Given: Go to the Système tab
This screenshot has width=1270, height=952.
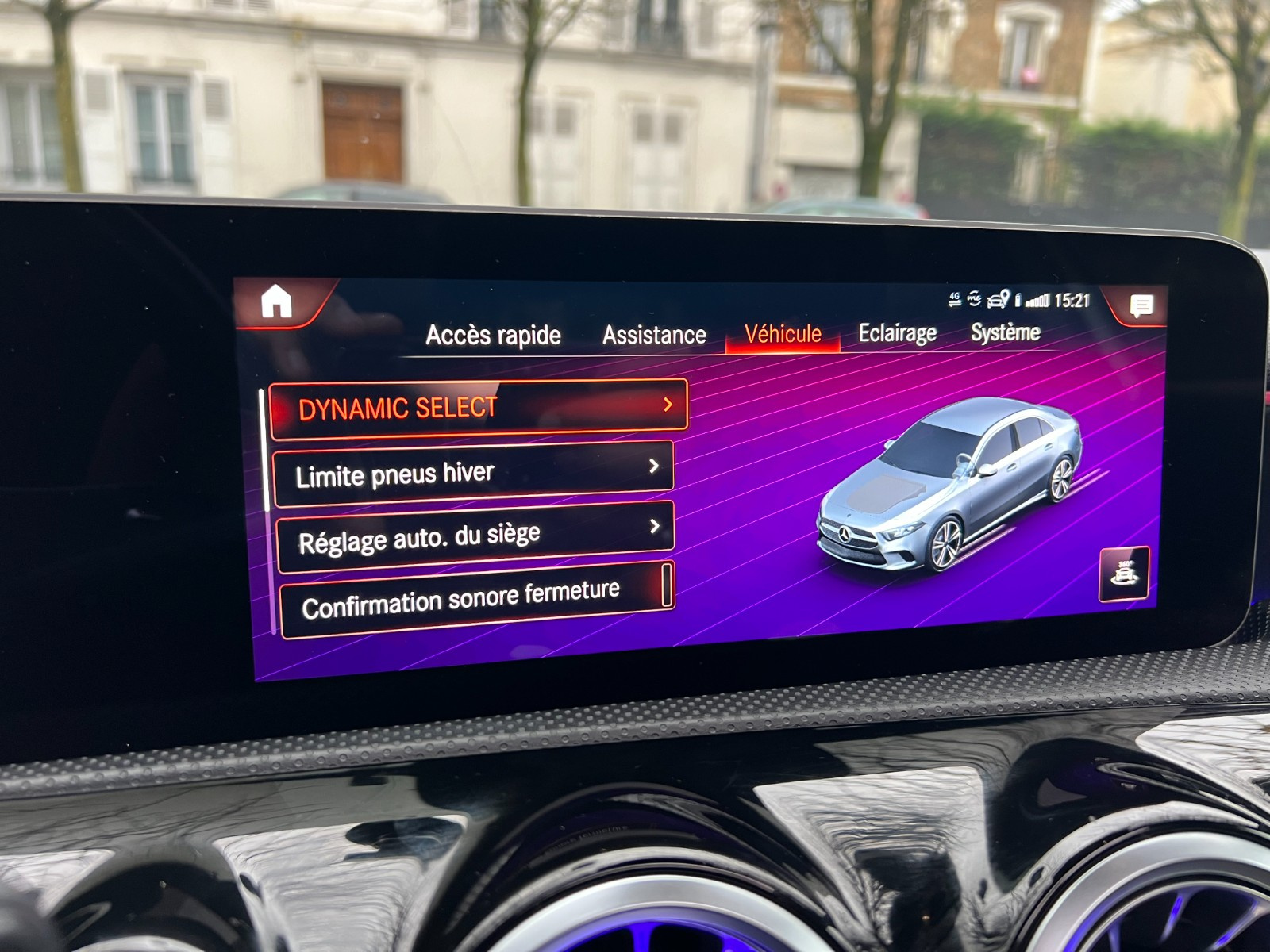Looking at the screenshot, I should (1005, 332).
